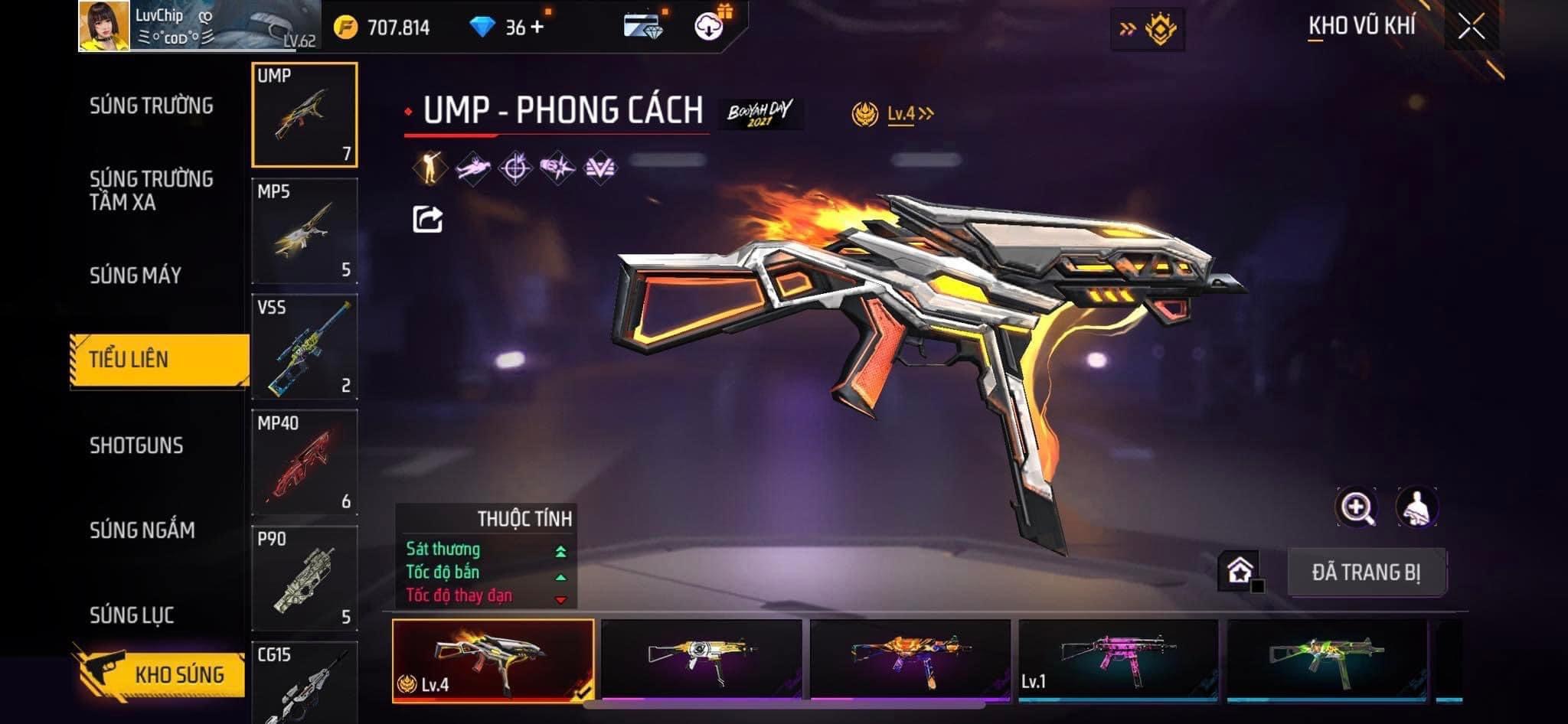This screenshot has width=1568, height=724.
Task: Open the Kho Súng gun vault tab
Action: tap(161, 673)
